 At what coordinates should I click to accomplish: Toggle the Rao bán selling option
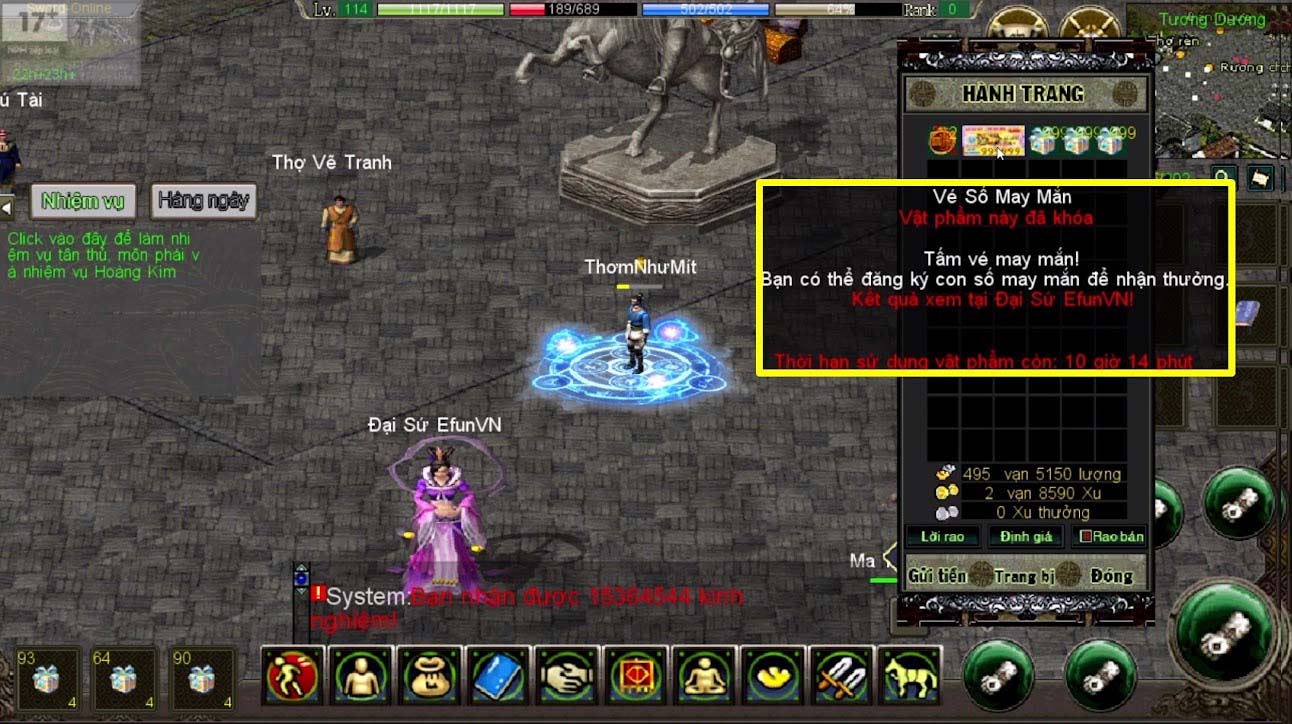[x=1110, y=537]
